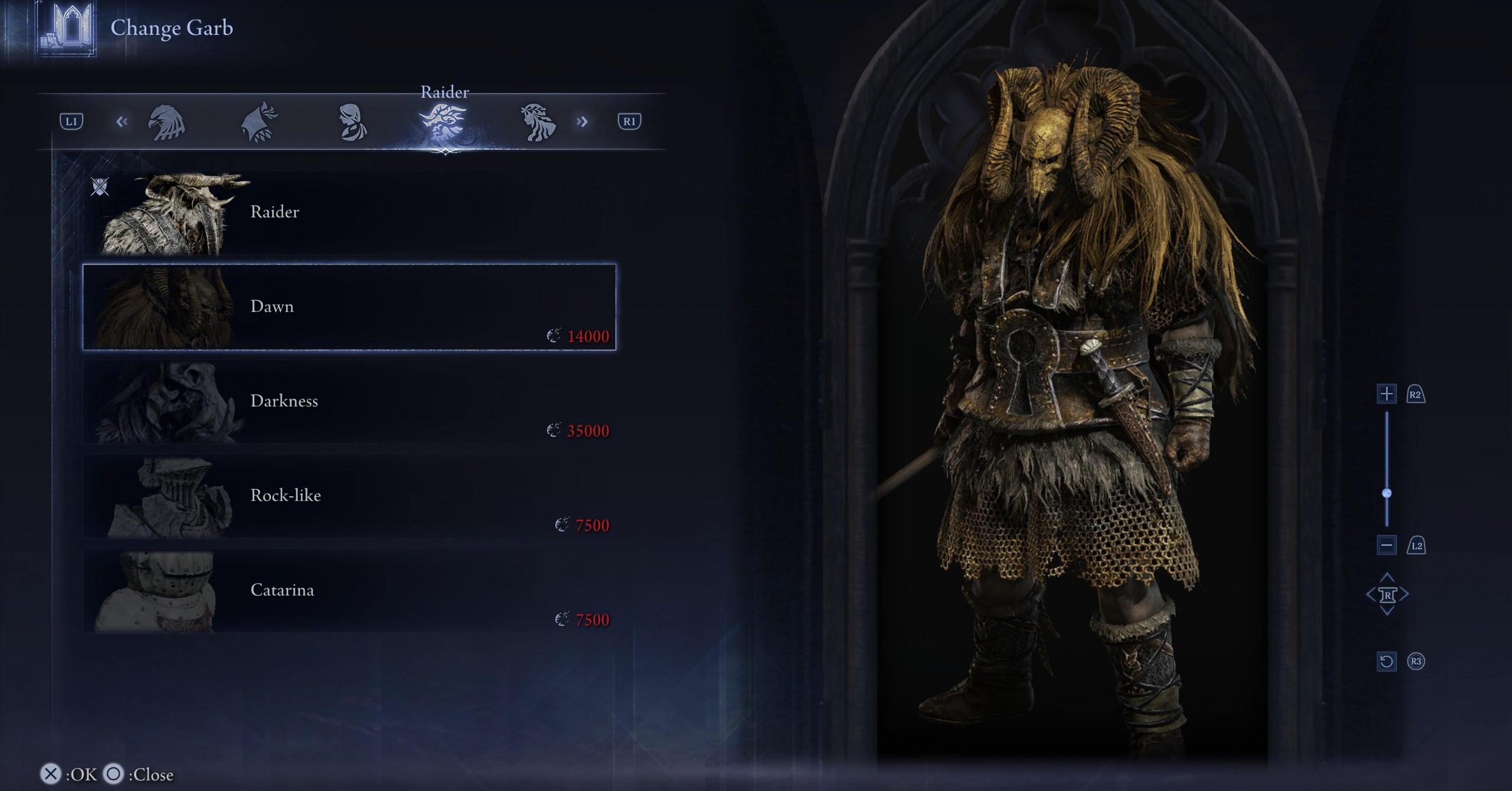Viewport: 1512px width, 791px height.
Task: Switch to the woman profile character tab
Action: [353, 122]
